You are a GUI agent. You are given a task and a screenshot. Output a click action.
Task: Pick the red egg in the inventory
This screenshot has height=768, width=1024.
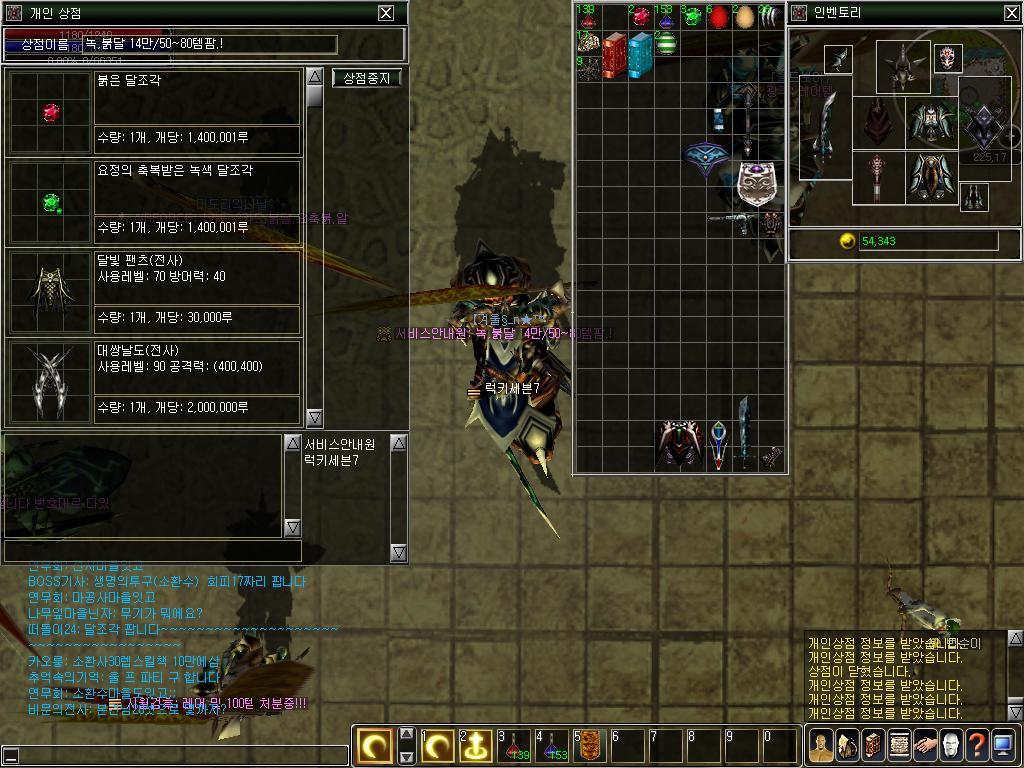[x=717, y=17]
